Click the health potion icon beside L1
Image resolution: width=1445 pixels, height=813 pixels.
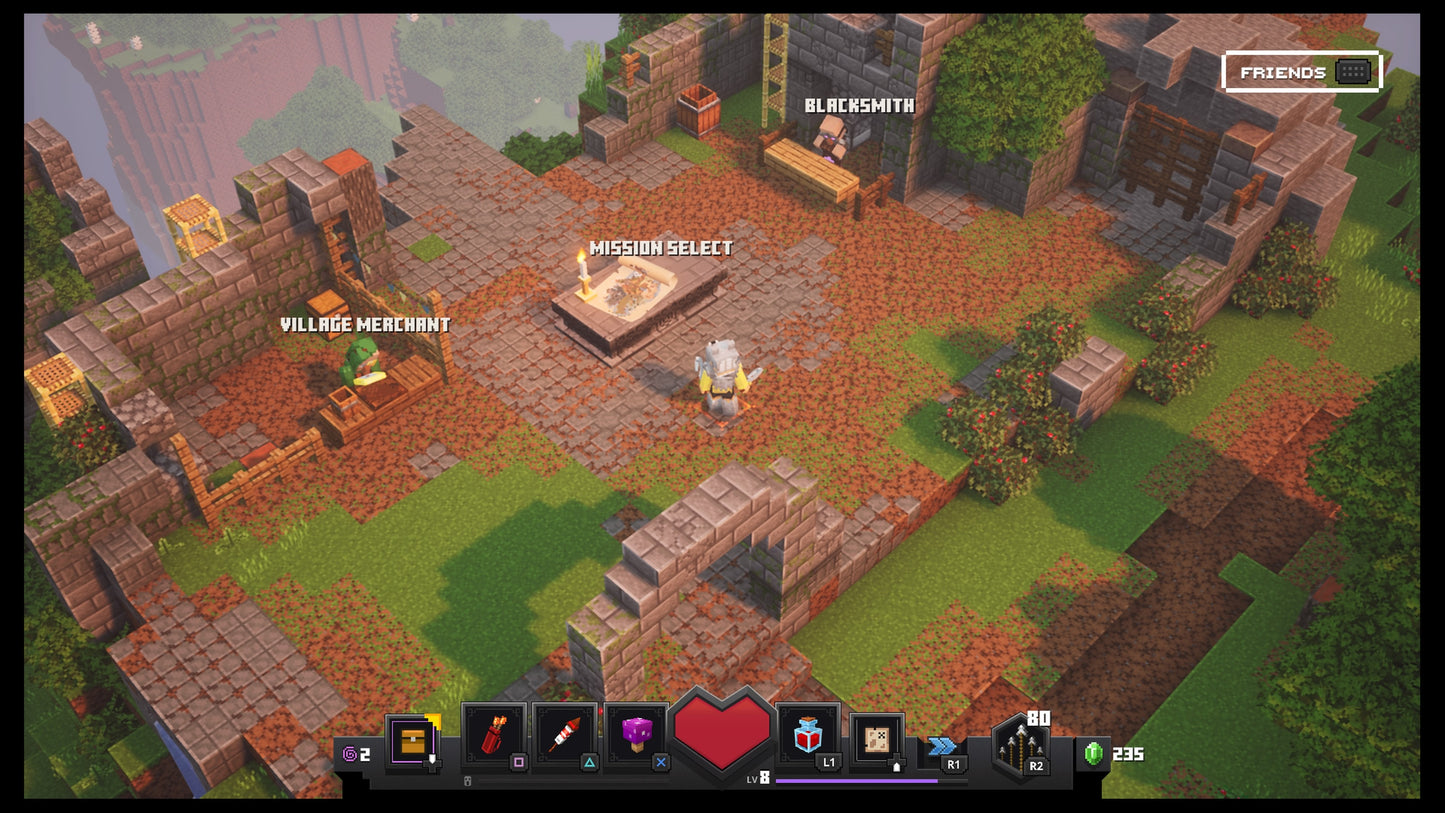point(808,735)
